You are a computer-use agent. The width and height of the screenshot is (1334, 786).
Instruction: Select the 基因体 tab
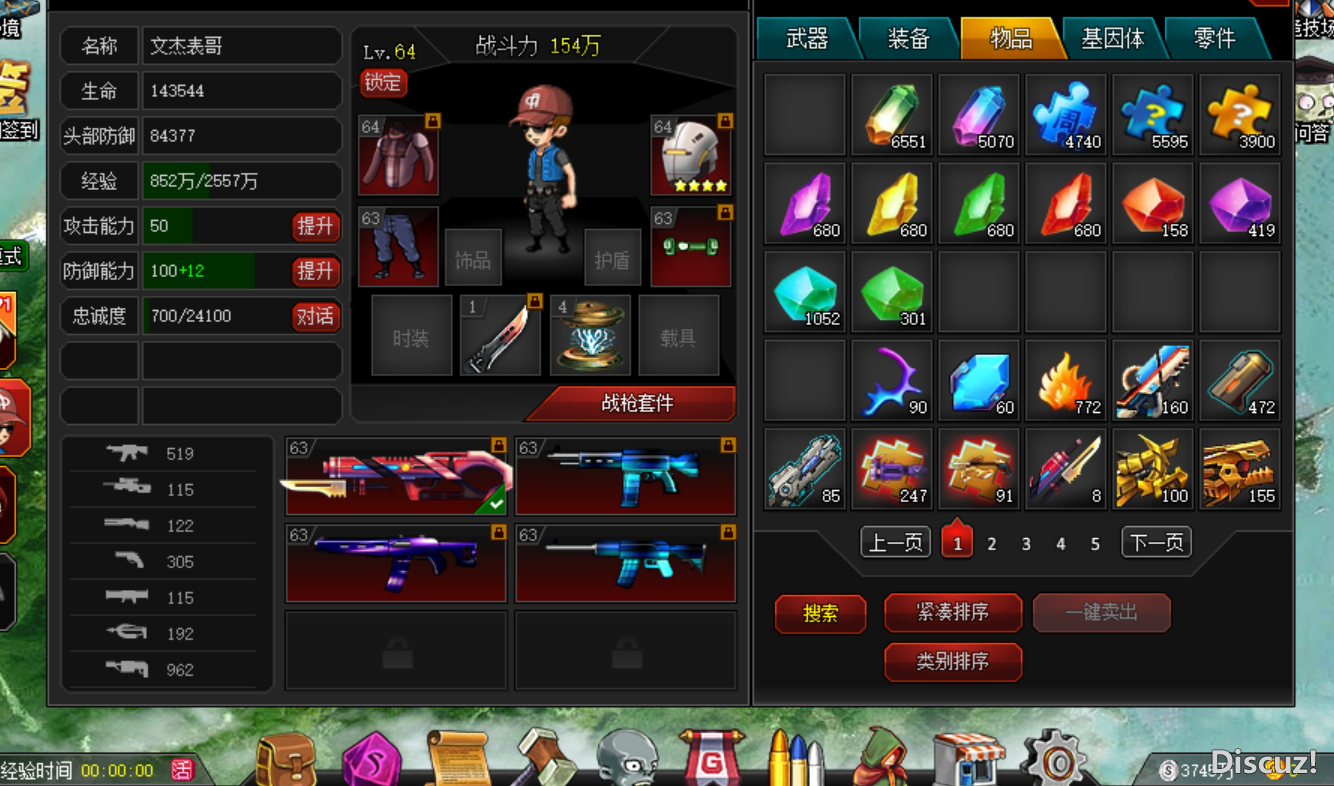point(1112,39)
